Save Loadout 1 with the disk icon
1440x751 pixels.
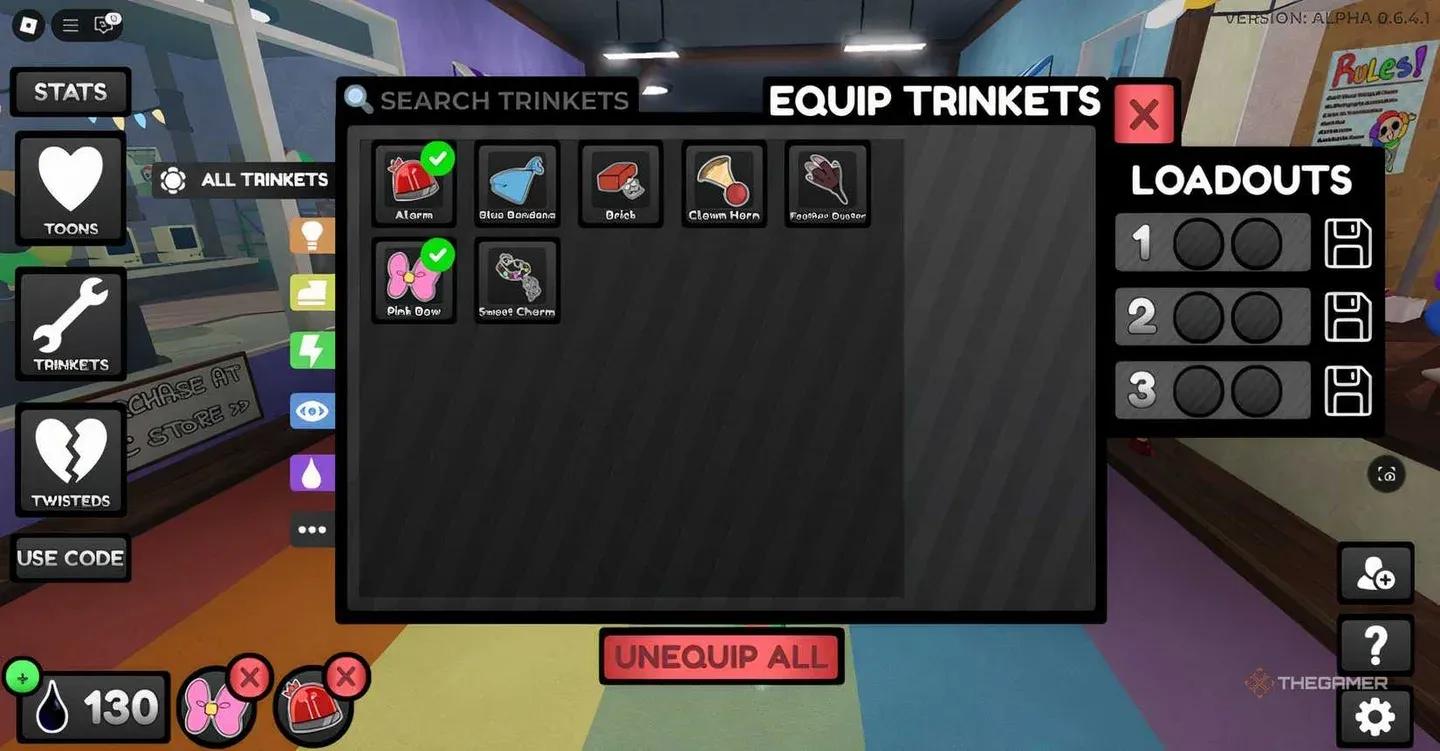click(x=1347, y=243)
